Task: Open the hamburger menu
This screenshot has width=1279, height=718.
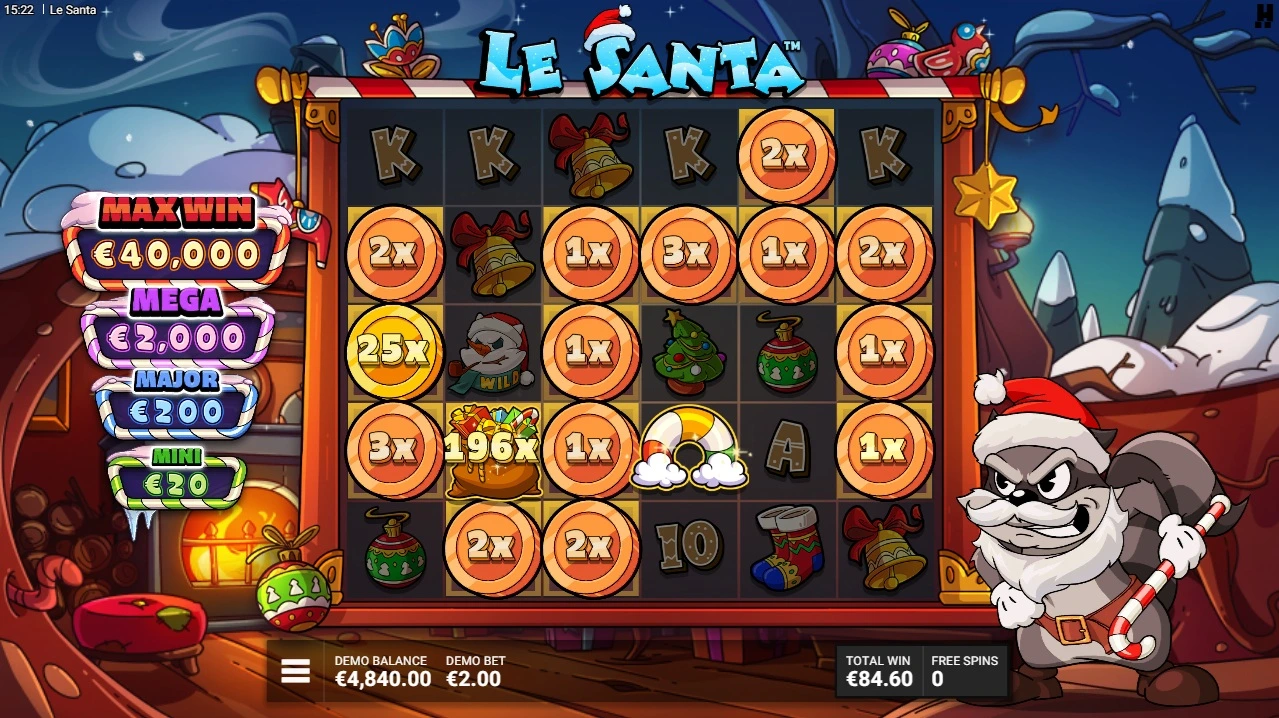Action: coord(295,671)
